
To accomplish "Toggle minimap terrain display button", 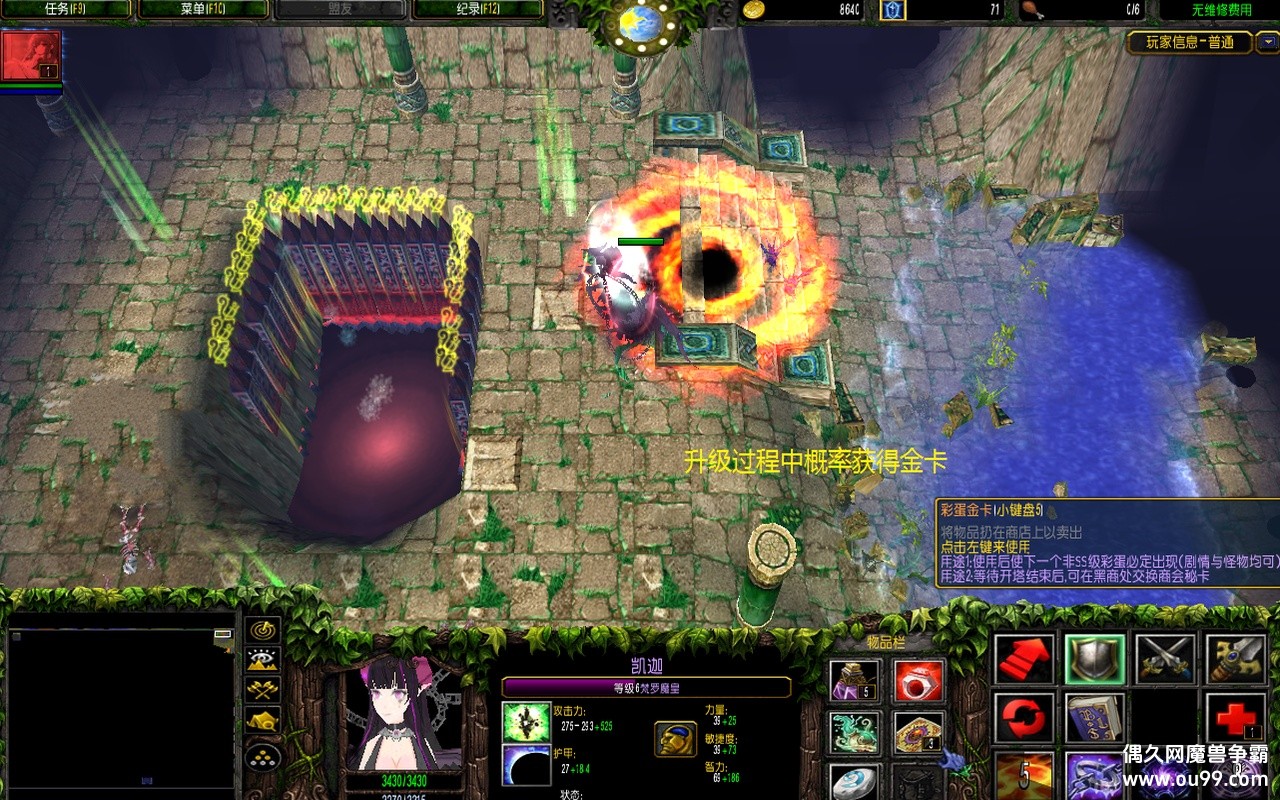I will 263,660.
